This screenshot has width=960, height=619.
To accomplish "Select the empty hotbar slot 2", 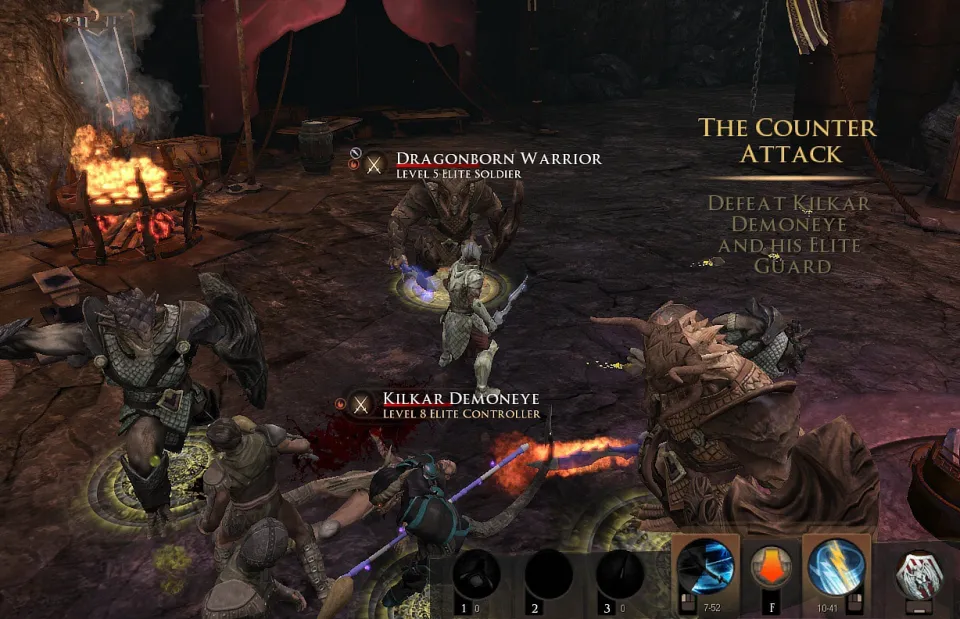I will 549,575.
